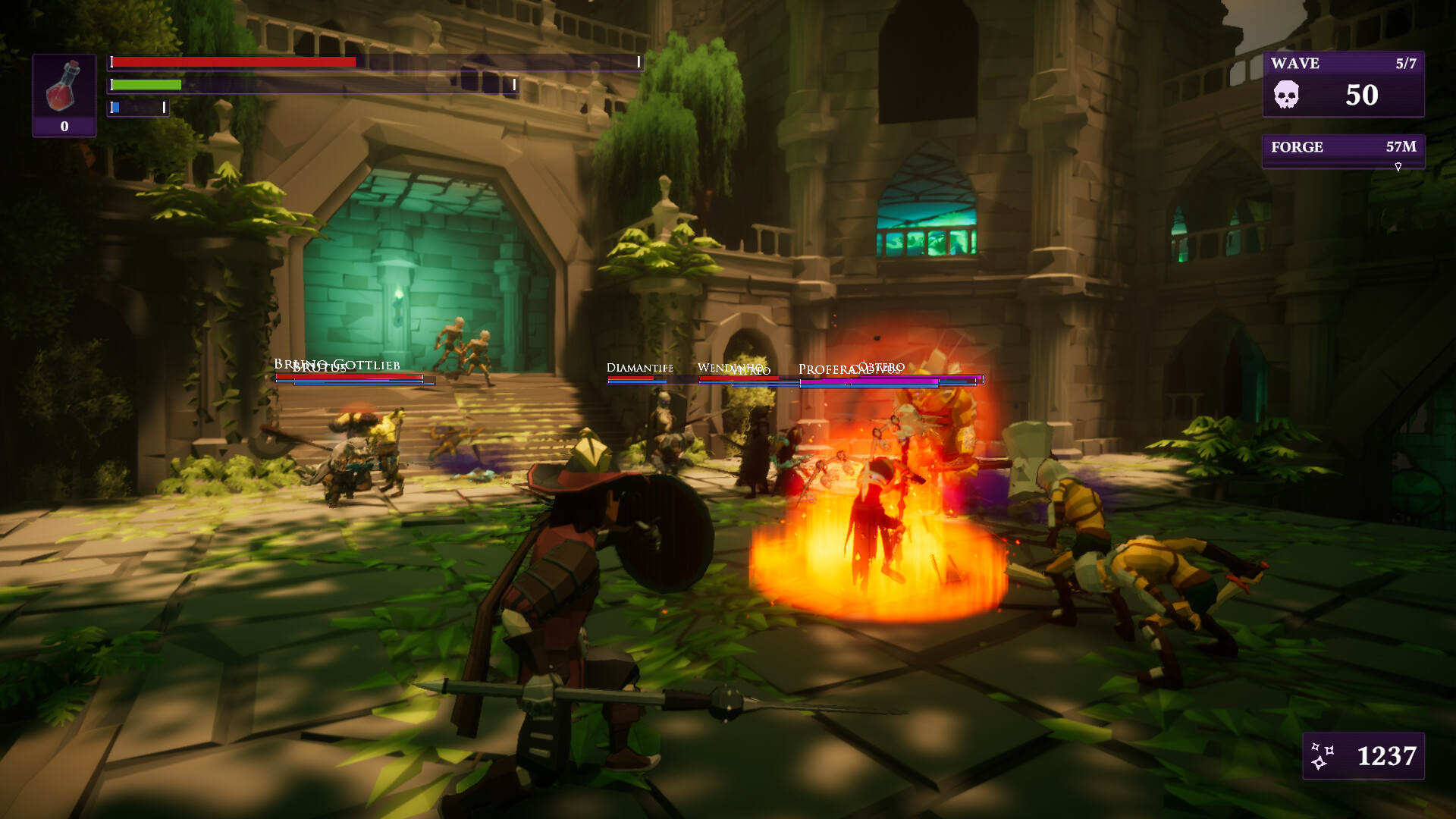The height and width of the screenshot is (819, 1456).
Task: Open the FORGE 57M panel
Action: 1342,147
